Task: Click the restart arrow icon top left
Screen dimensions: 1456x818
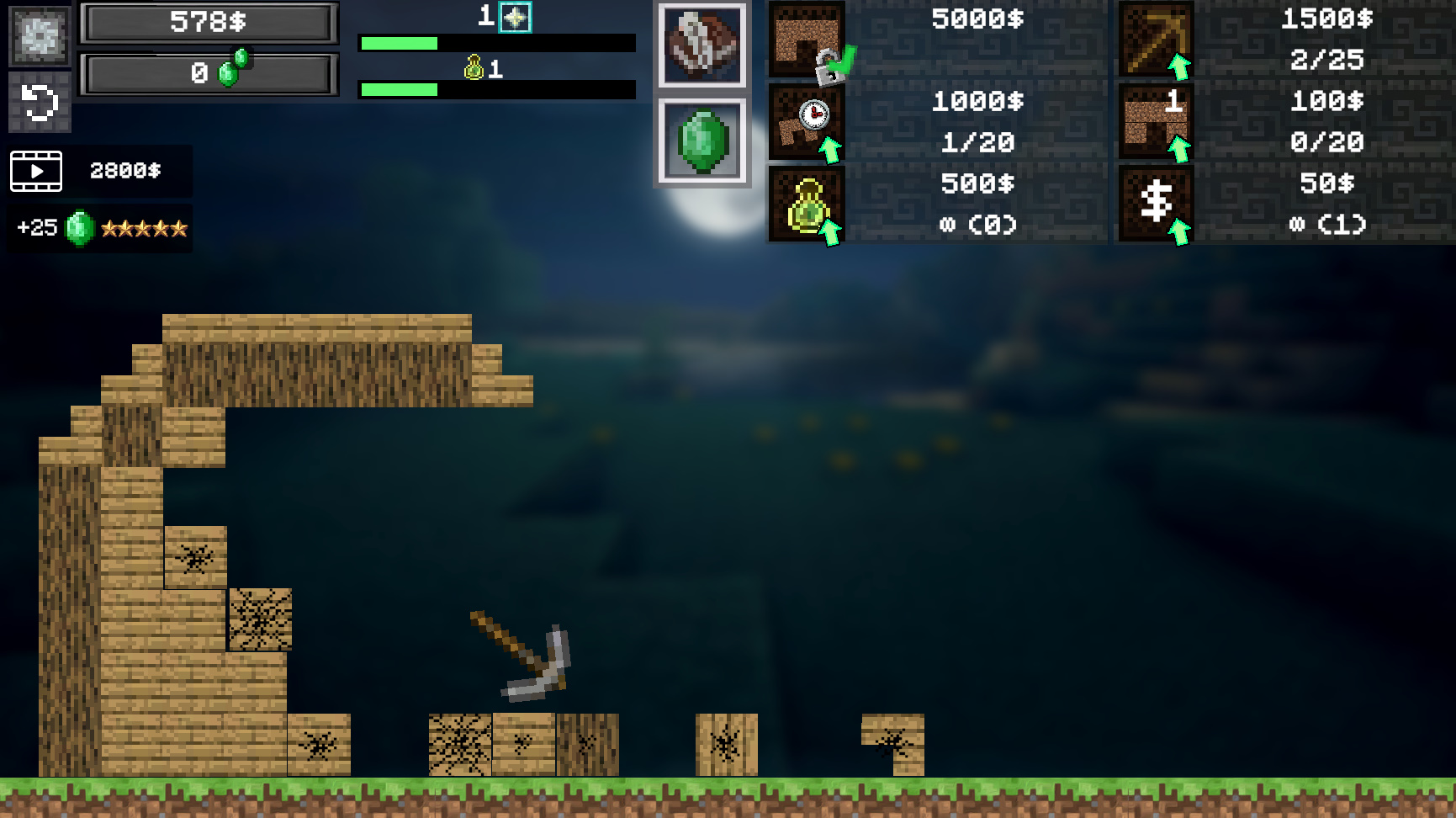Action: pos(39,99)
